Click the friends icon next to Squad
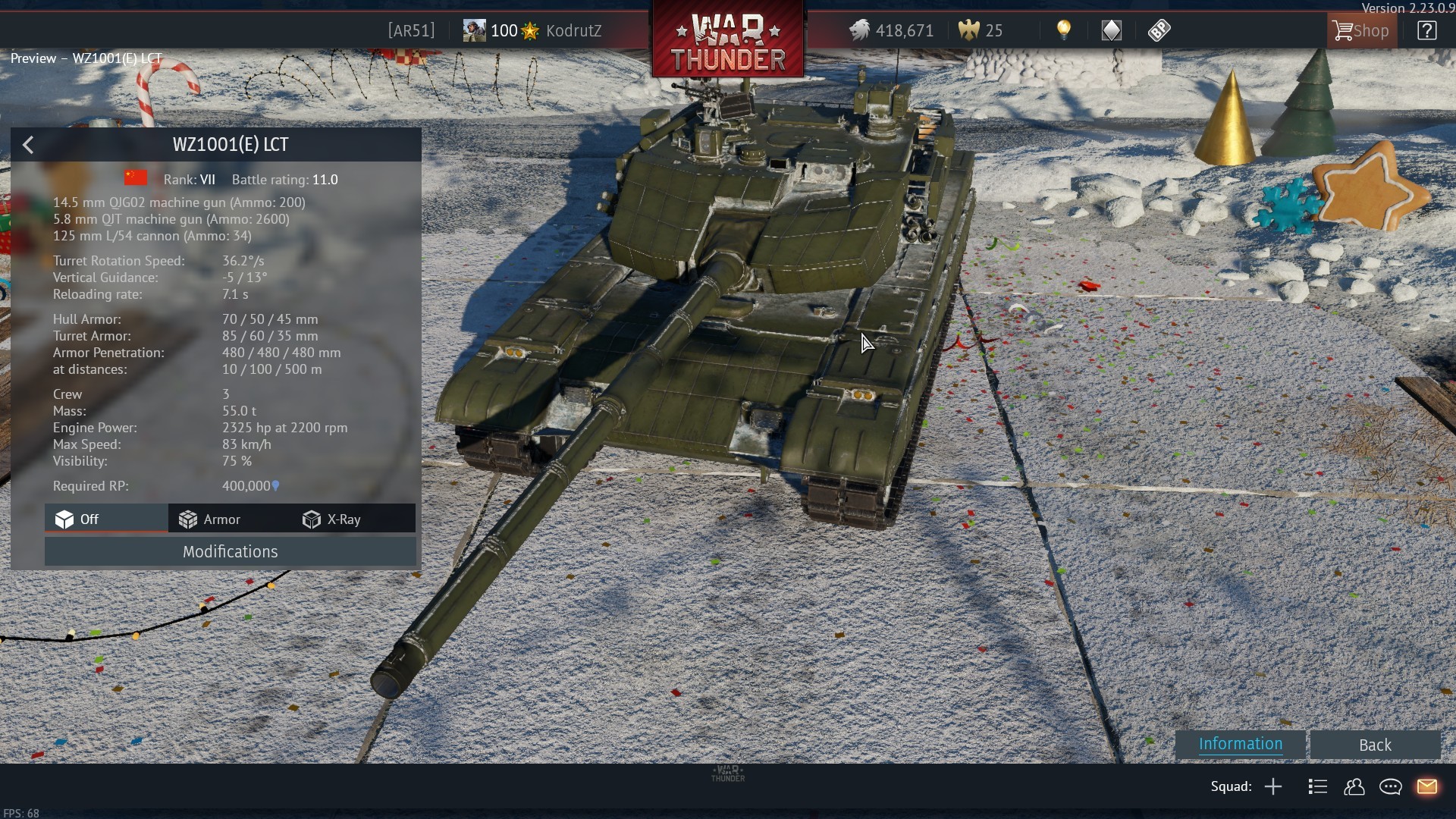The height and width of the screenshot is (819, 1456). click(1355, 786)
